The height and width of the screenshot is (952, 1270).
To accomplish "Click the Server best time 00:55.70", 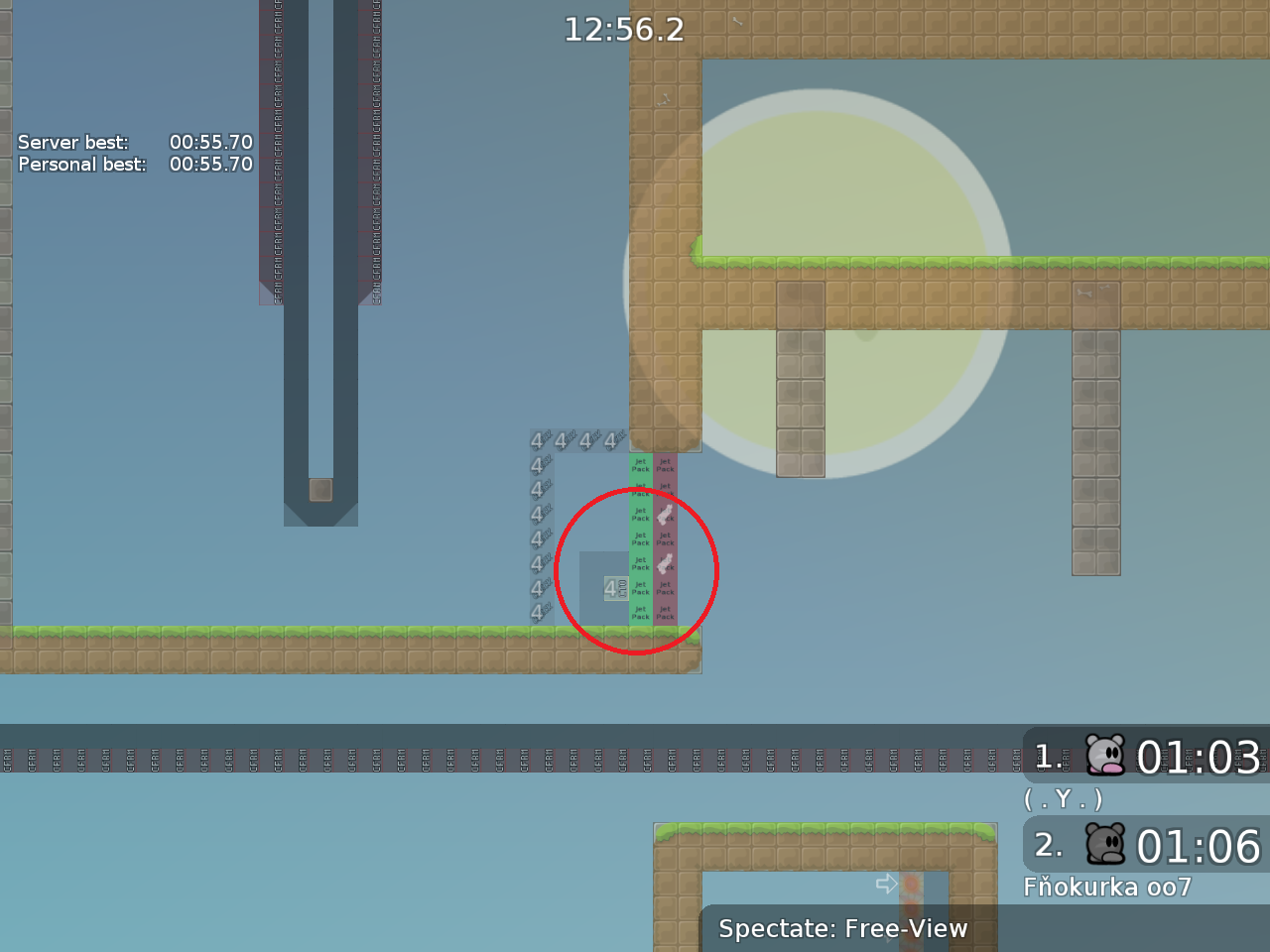I will [x=210, y=142].
